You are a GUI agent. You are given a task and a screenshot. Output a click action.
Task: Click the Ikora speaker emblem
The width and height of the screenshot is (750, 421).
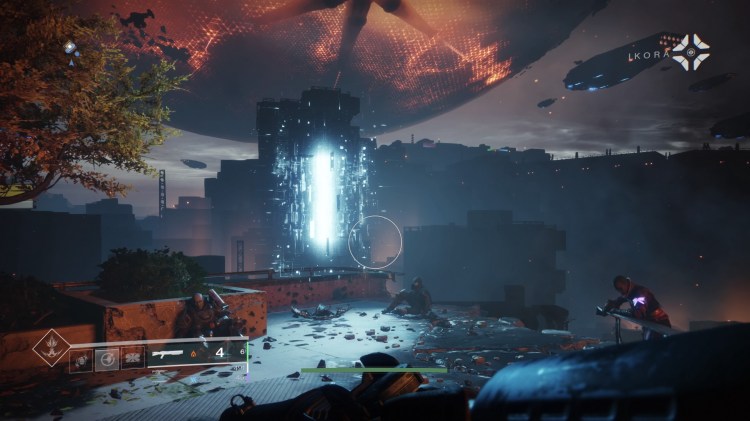pos(692,52)
